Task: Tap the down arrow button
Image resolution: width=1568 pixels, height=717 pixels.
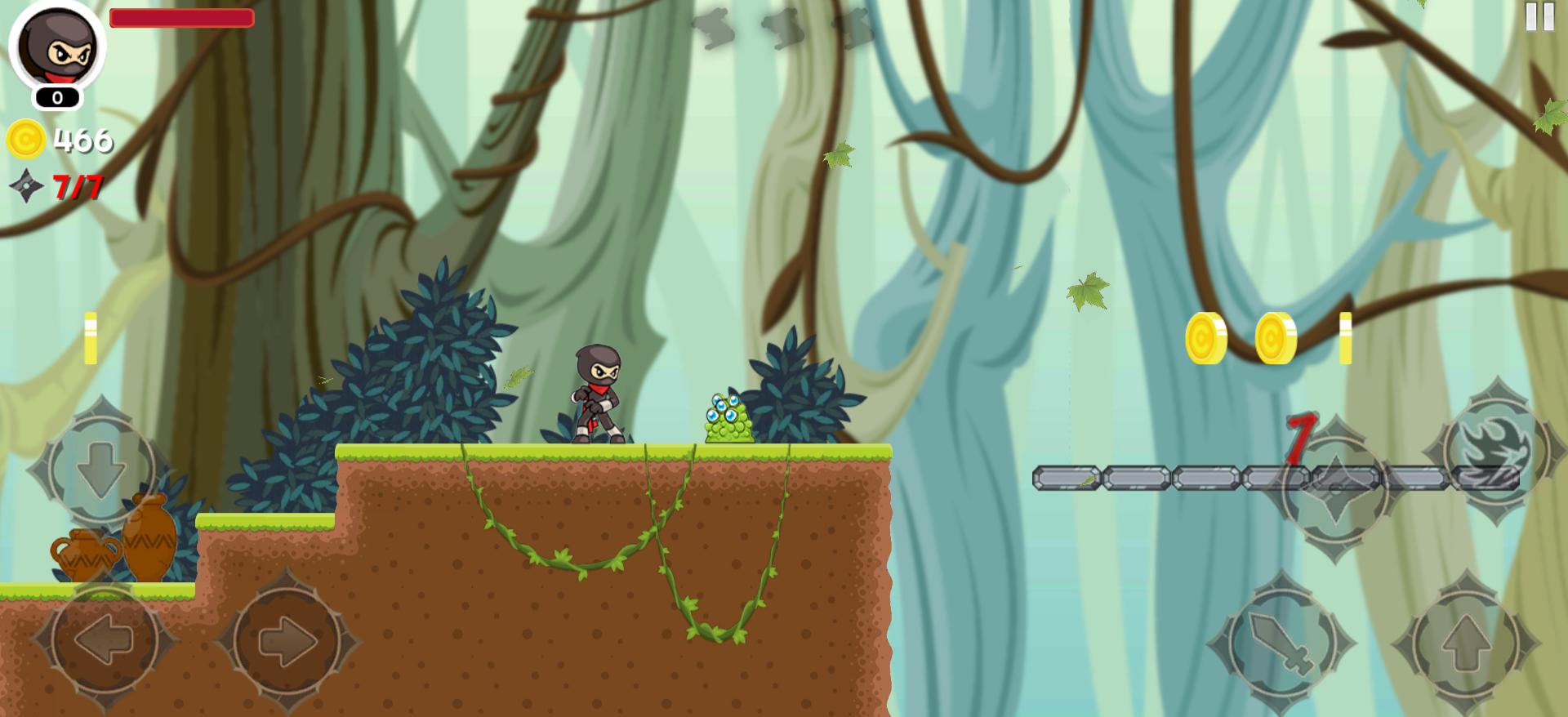Action: pyautogui.click(x=101, y=468)
